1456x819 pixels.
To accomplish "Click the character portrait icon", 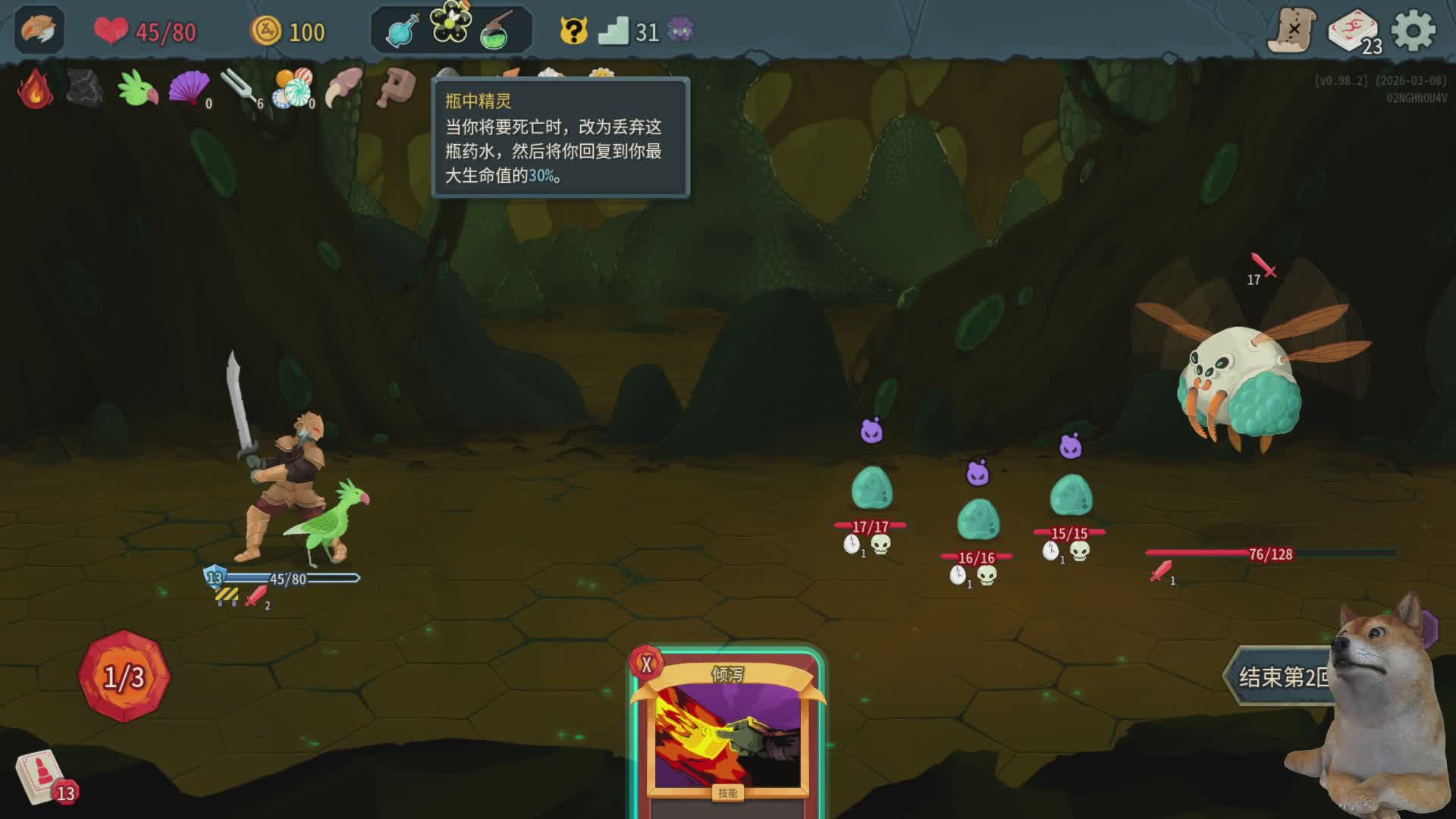I will click(x=39, y=30).
